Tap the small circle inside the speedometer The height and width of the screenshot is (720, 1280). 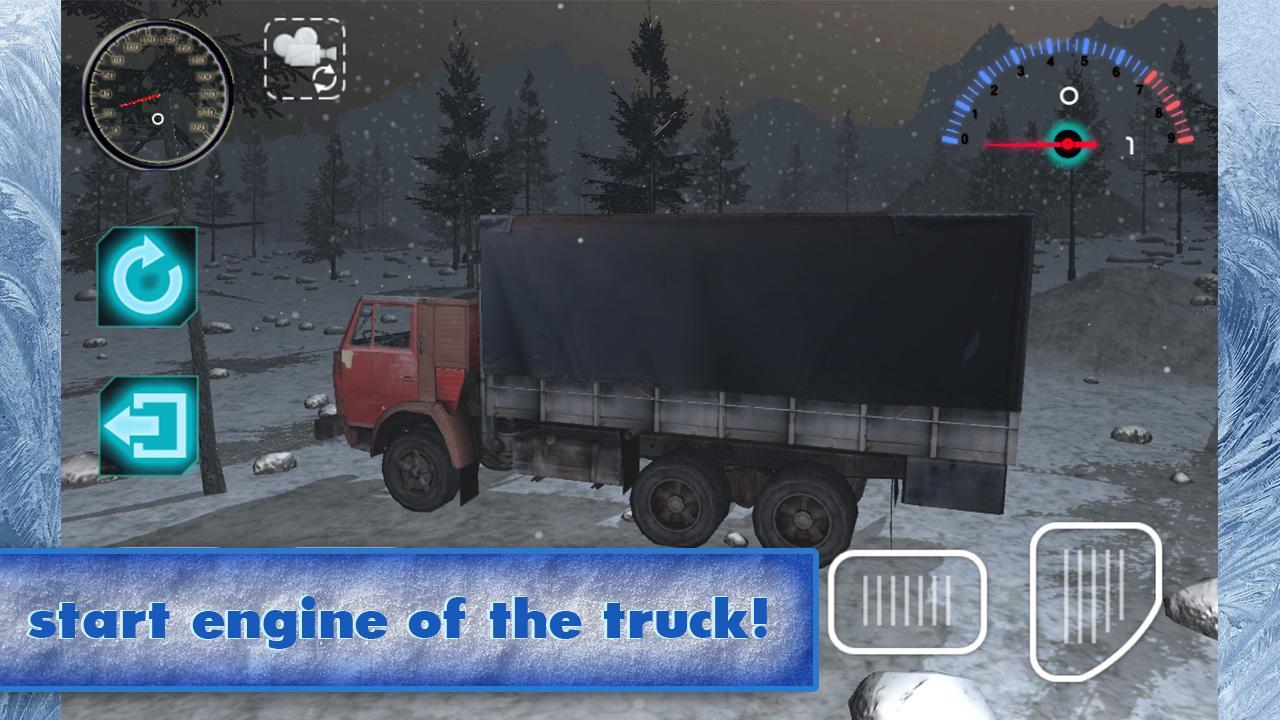pos(157,120)
